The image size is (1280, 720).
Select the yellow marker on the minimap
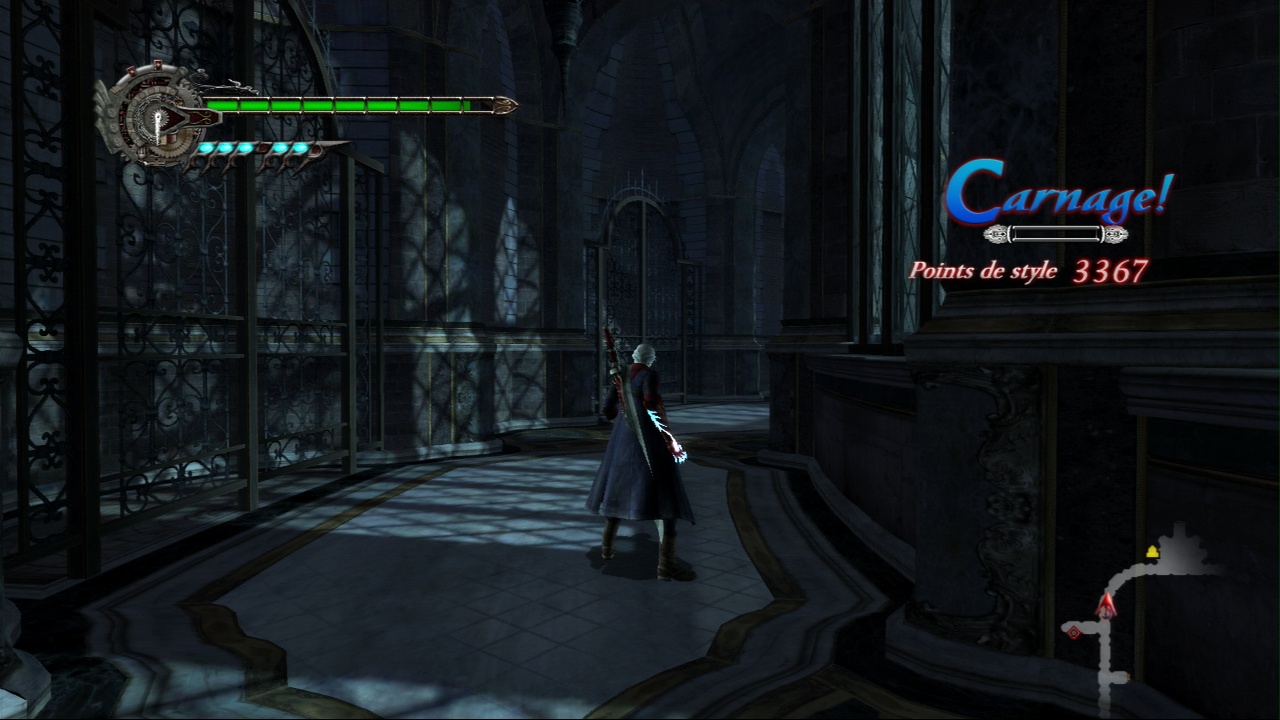point(1152,551)
